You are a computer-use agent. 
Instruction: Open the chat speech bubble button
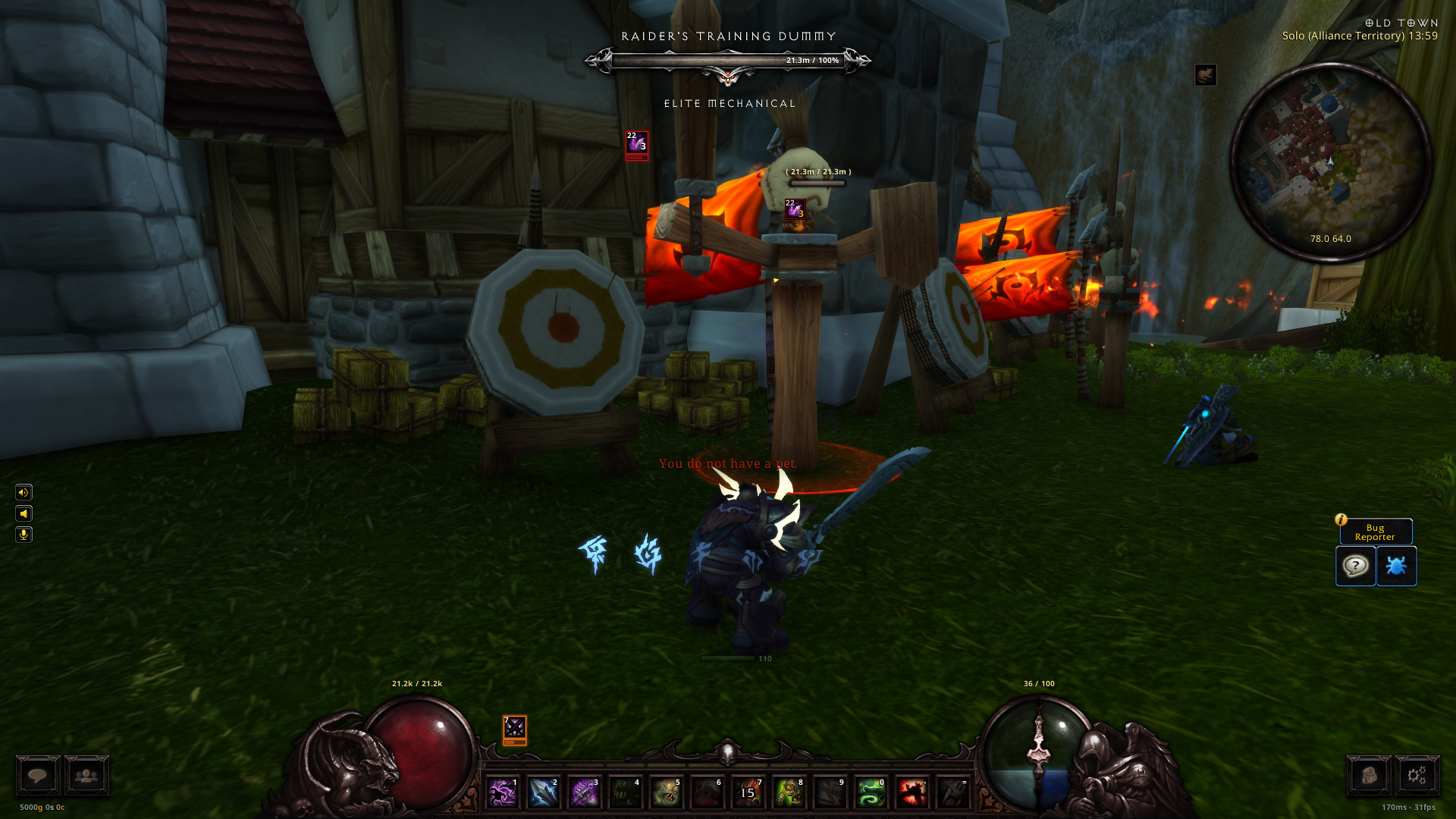[38, 775]
